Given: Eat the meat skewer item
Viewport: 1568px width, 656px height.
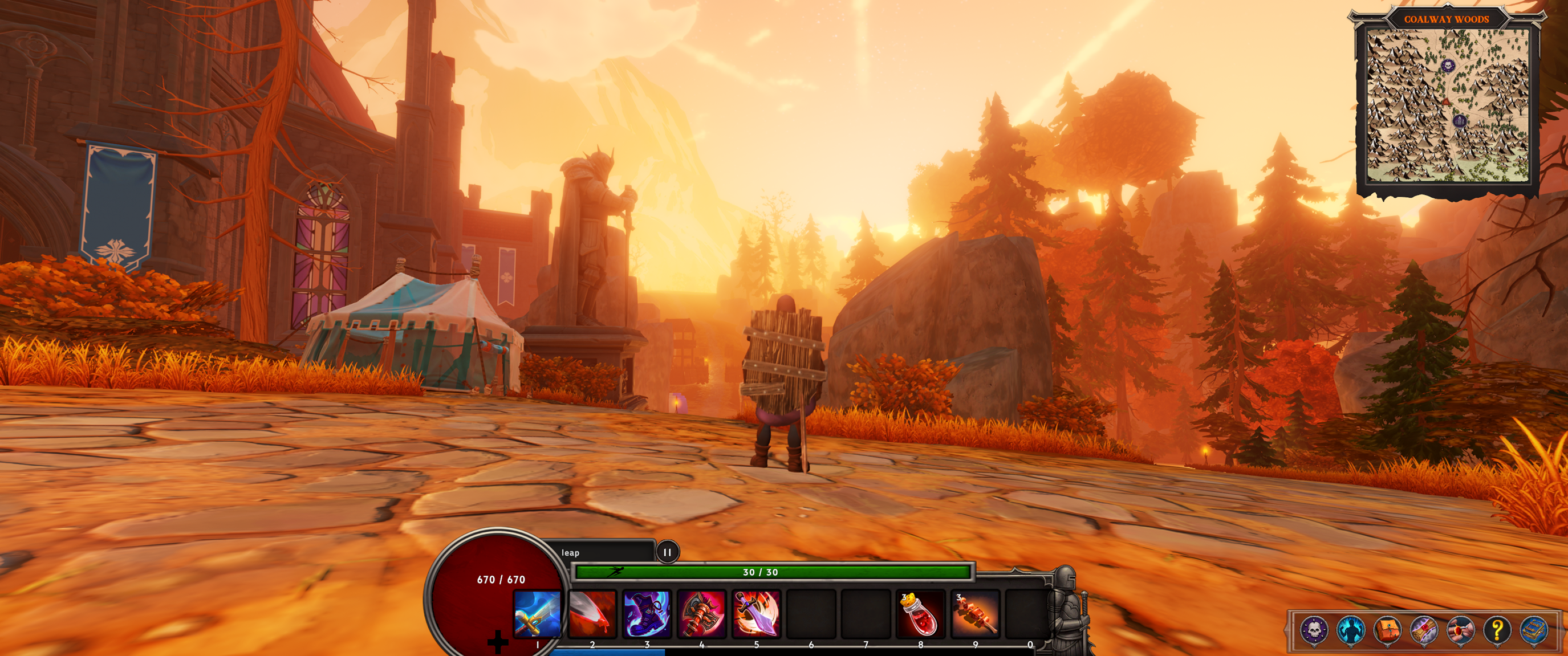Looking at the screenshot, I should click(975, 614).
